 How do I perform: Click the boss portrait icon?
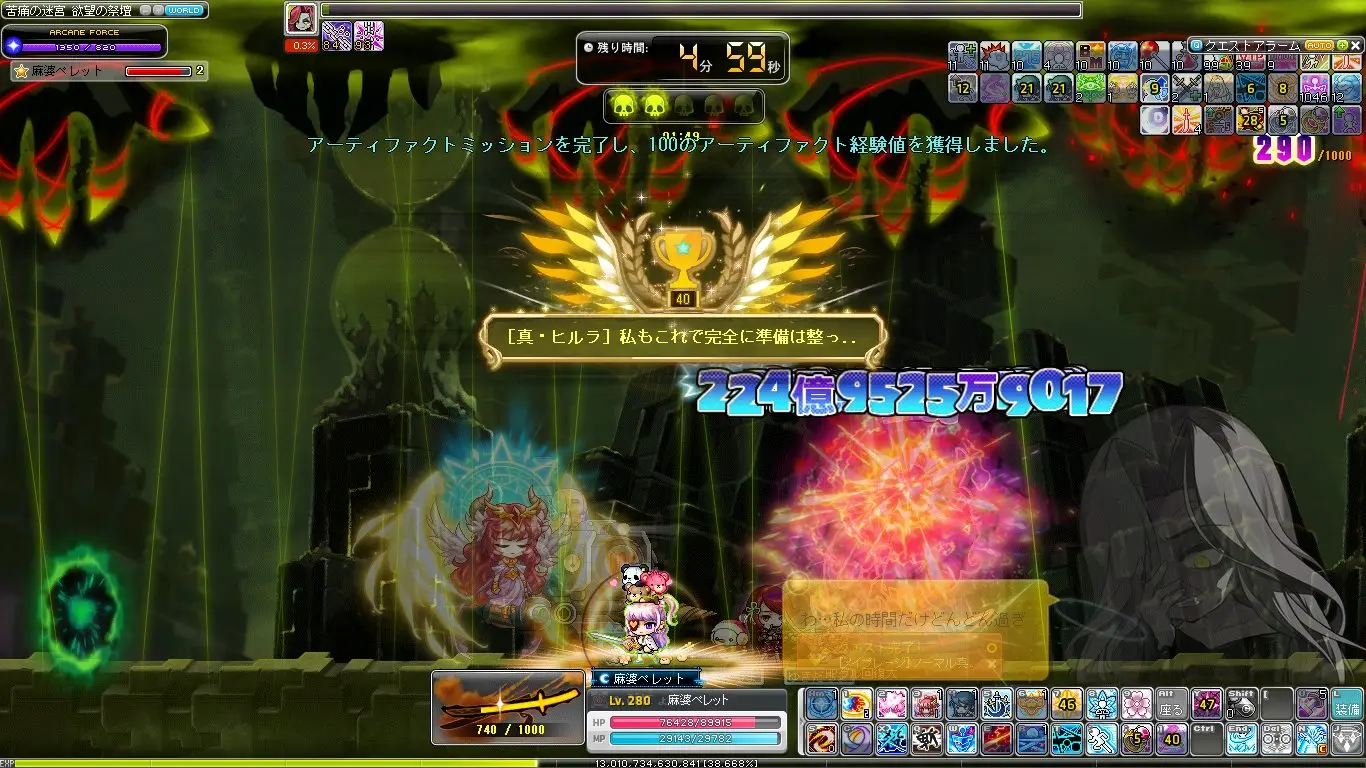point(300,19)
